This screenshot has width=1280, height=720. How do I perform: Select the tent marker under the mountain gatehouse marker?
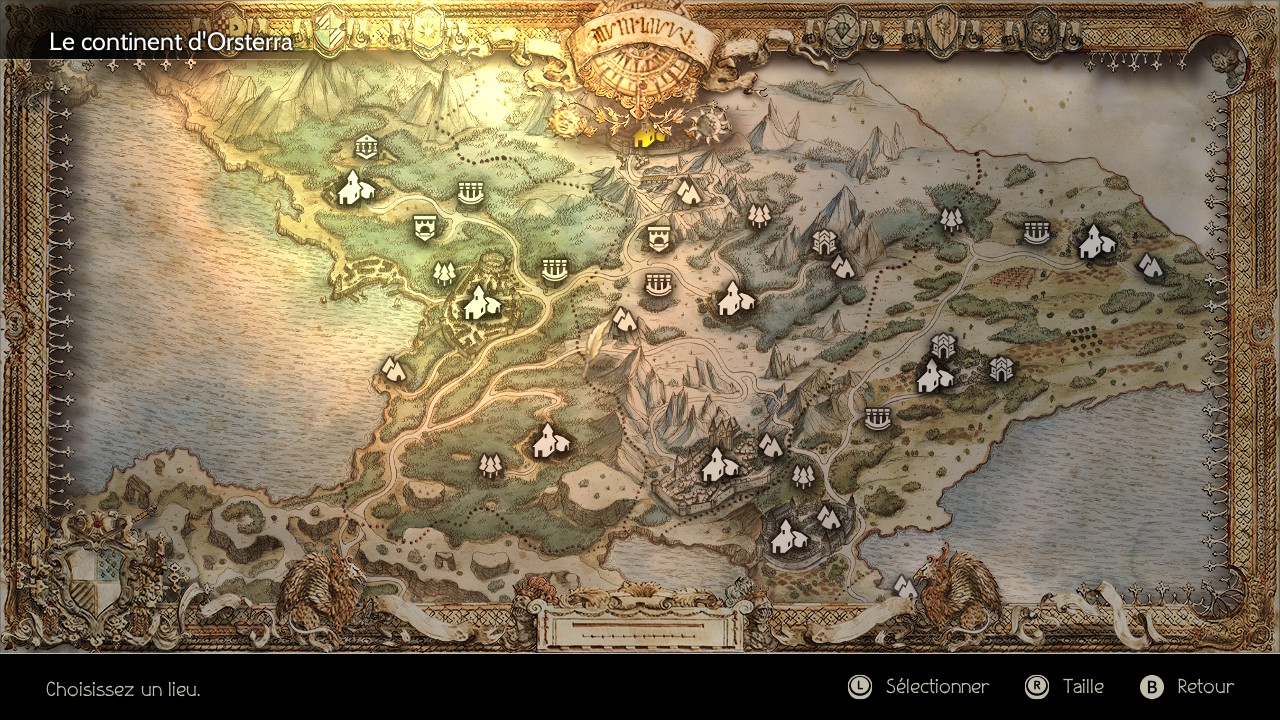(x=843, y=267)
